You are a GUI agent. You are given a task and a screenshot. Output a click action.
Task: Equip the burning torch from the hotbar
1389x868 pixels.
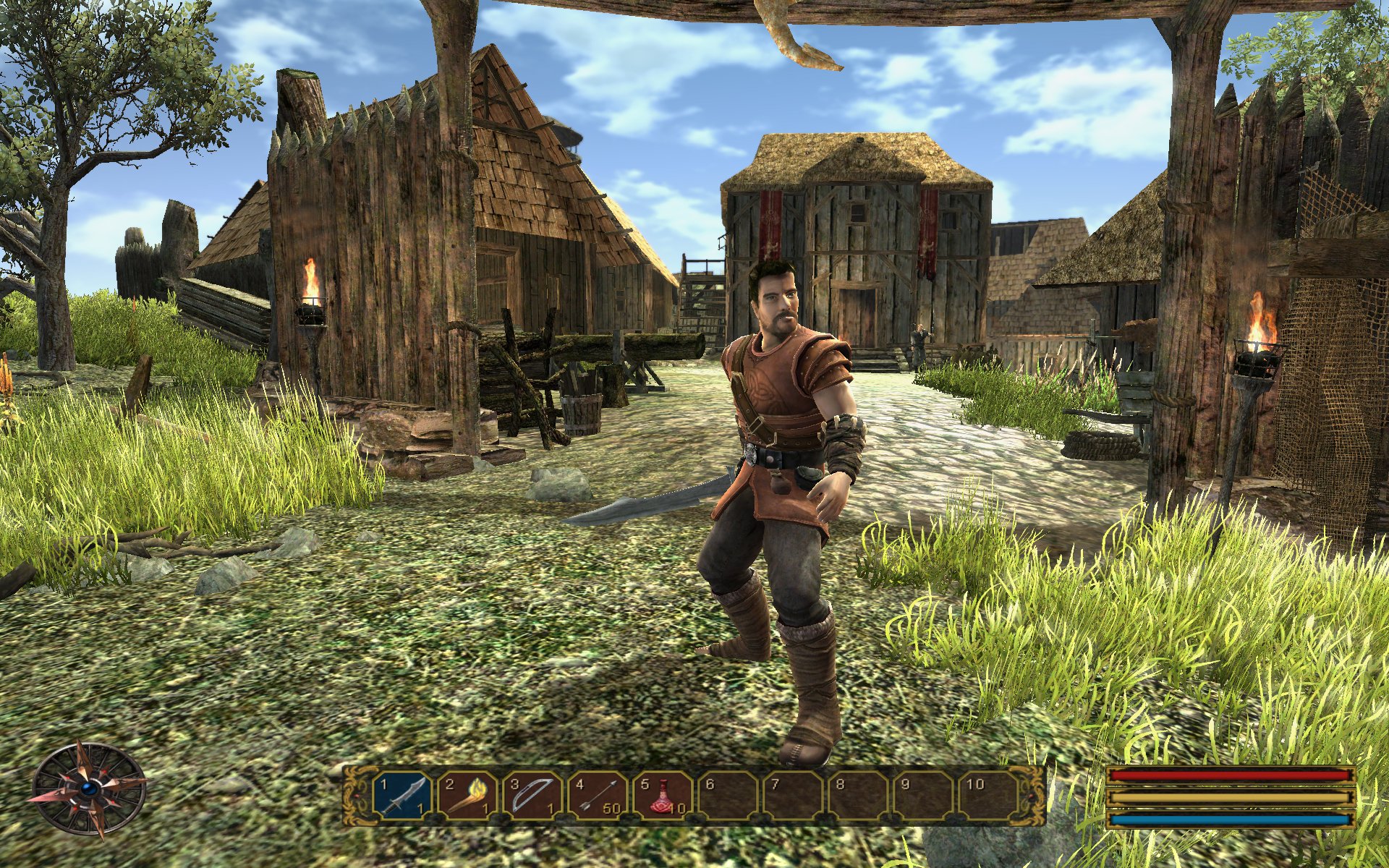467,795
